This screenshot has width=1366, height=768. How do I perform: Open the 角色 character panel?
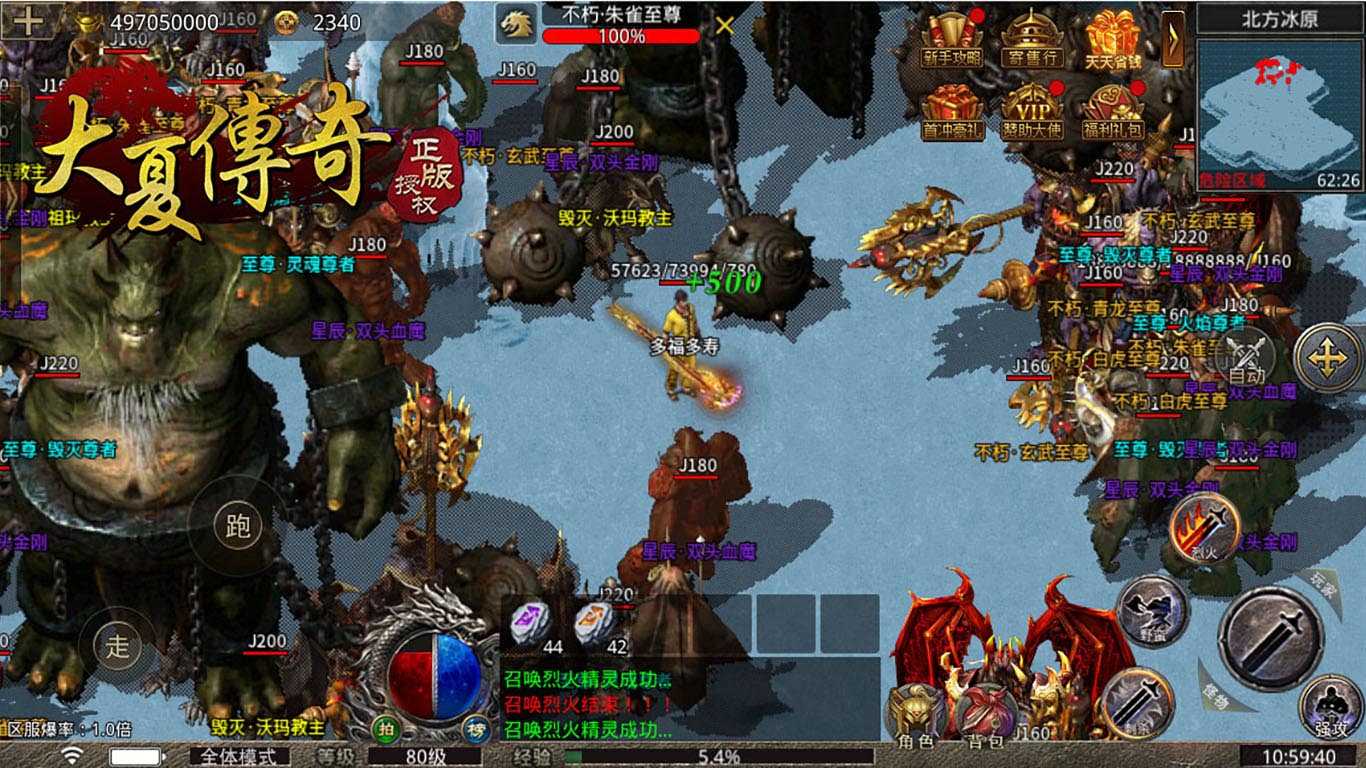click(915, 715)
